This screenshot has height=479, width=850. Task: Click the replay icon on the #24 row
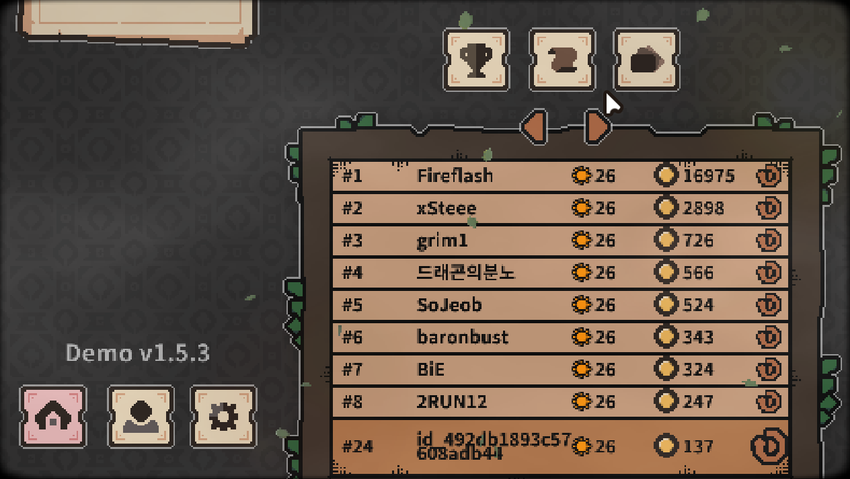[x=769, y=445]
